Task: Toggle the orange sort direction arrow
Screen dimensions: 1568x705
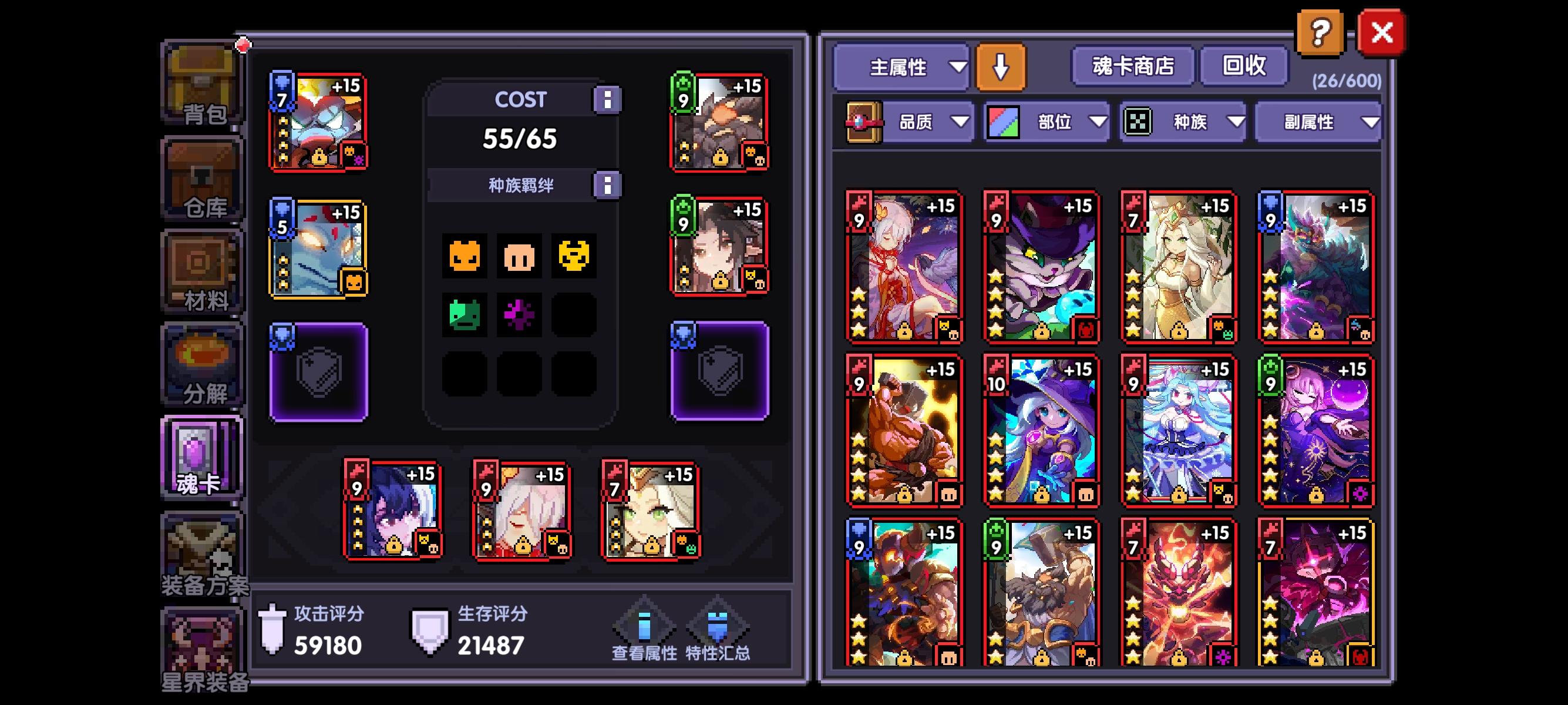Action: 1001,67
